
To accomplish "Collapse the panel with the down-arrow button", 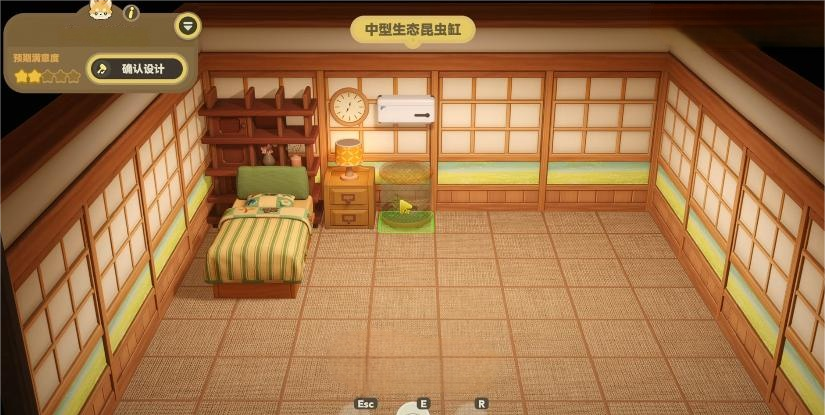I will [x=187, y=25].
